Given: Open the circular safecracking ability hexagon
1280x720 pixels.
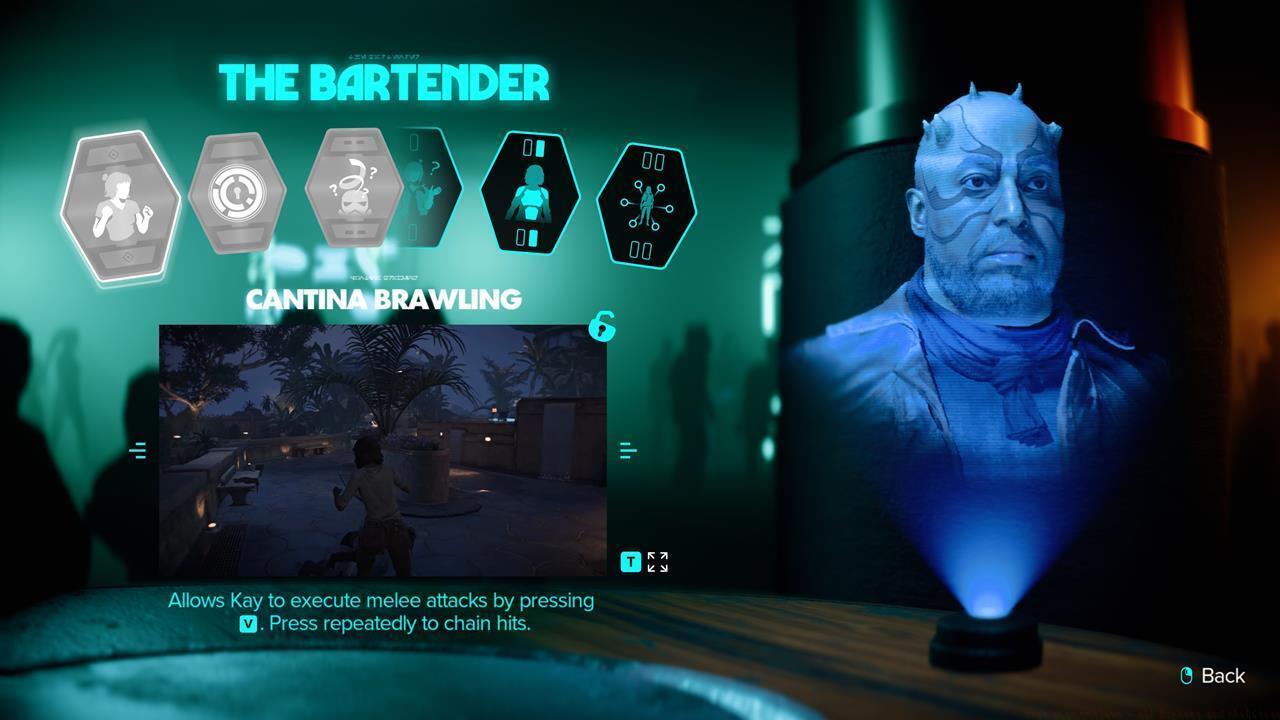Looking at the screenshot, I should [238, 190].
